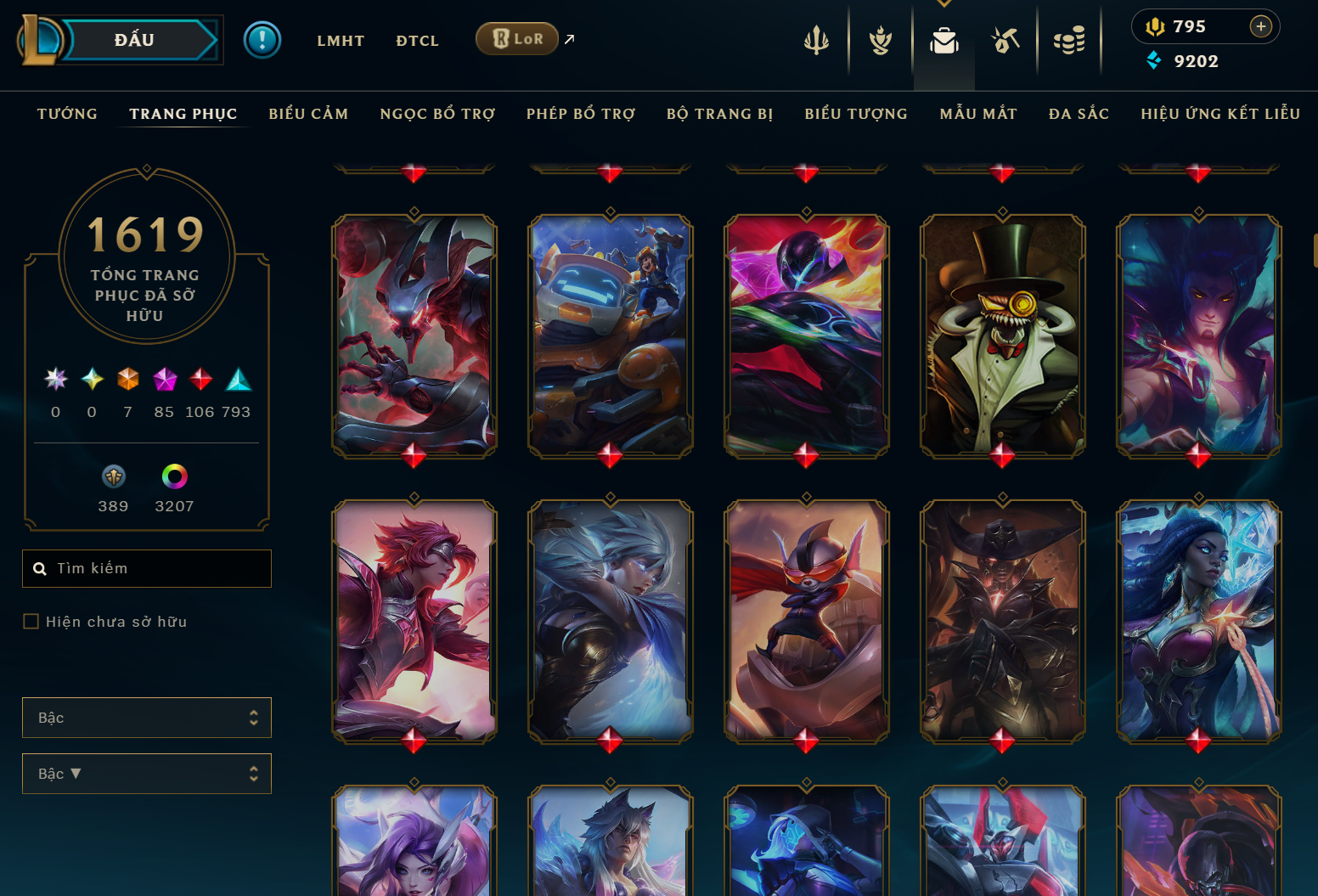Open the first 'Bậc' filter dropdown

click(x=146, y=718)
